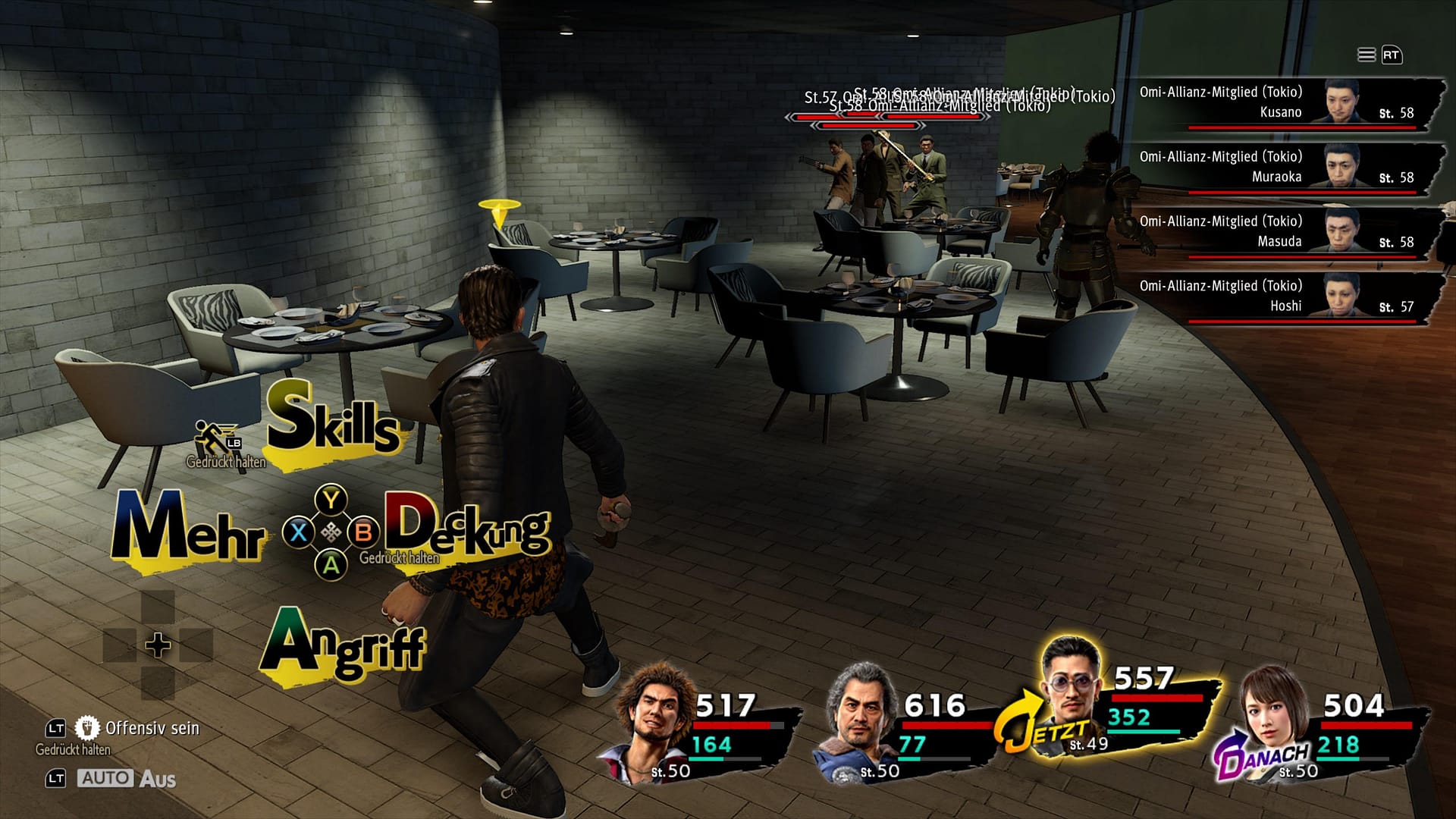Toggle the AUTO battle mode
Screen dimensions: 1456x819
point(105,778)
